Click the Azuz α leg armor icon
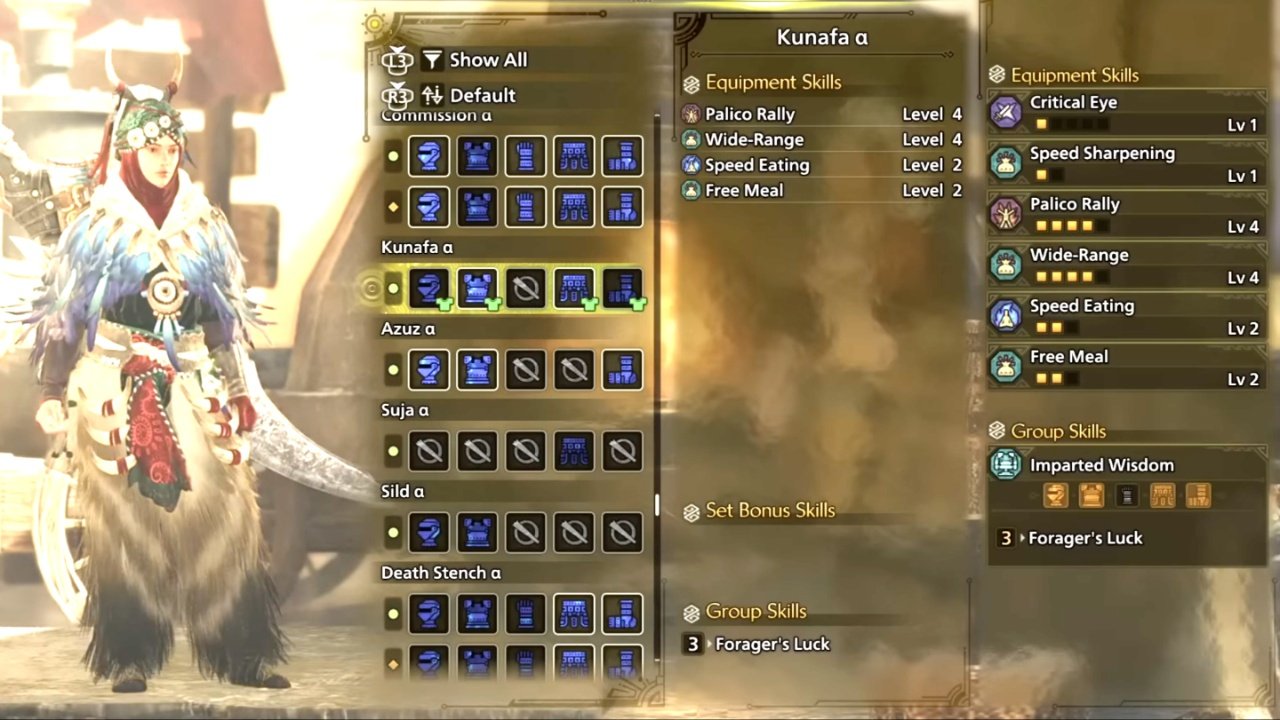 click(621, 369)
